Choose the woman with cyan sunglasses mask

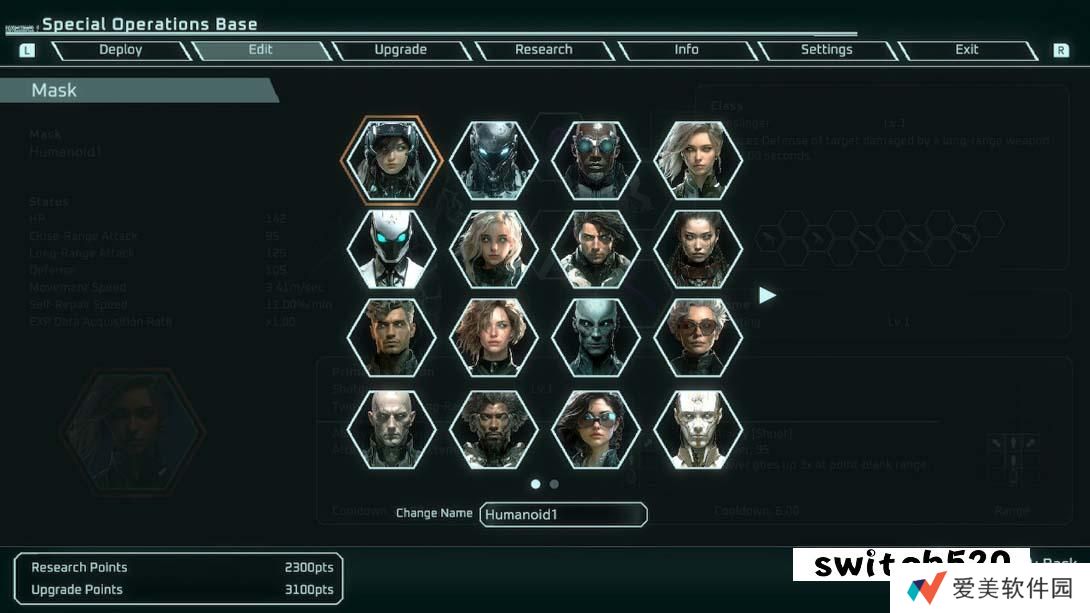(x=596, y=428)
